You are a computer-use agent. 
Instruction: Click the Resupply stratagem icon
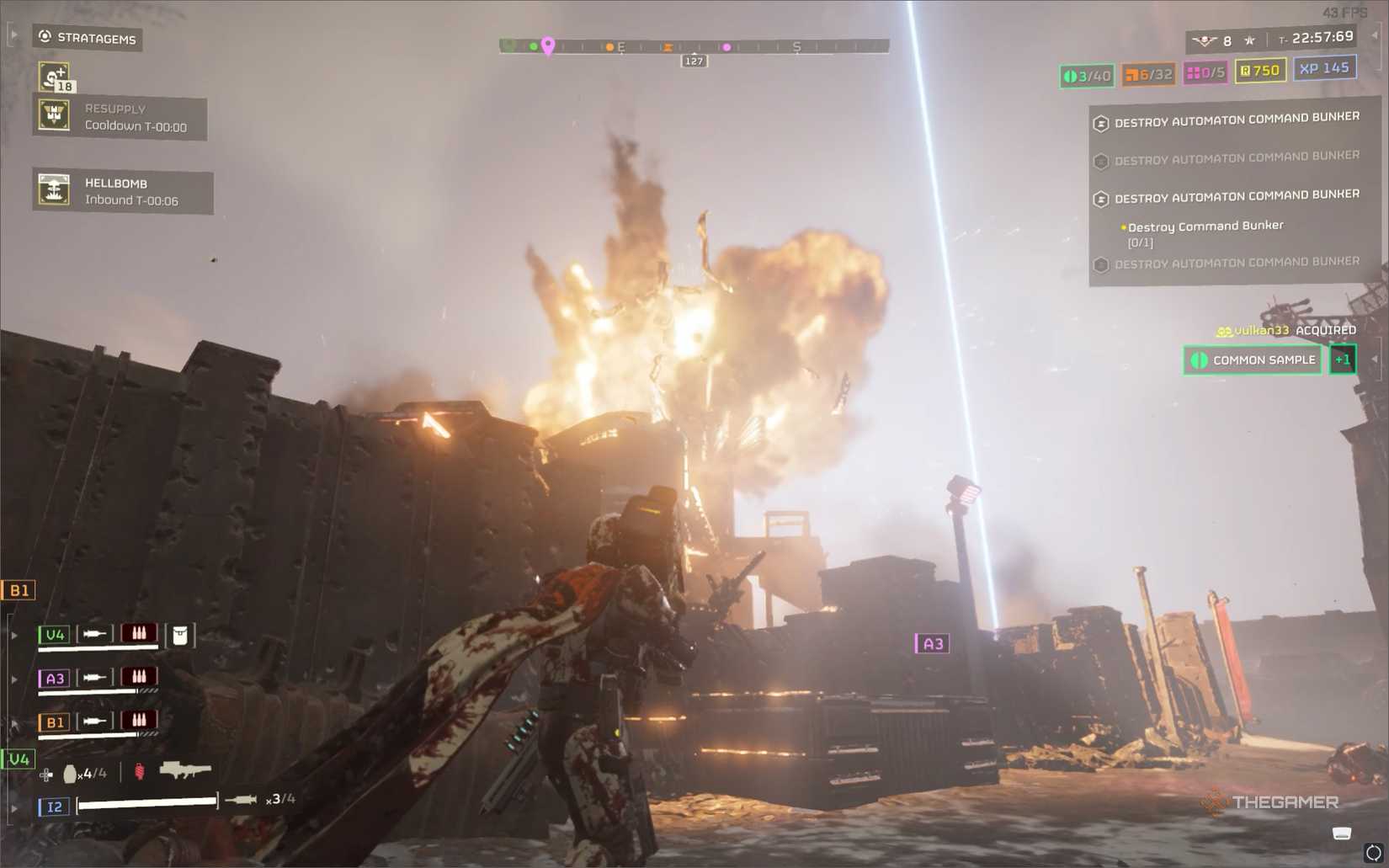(55, 114)
